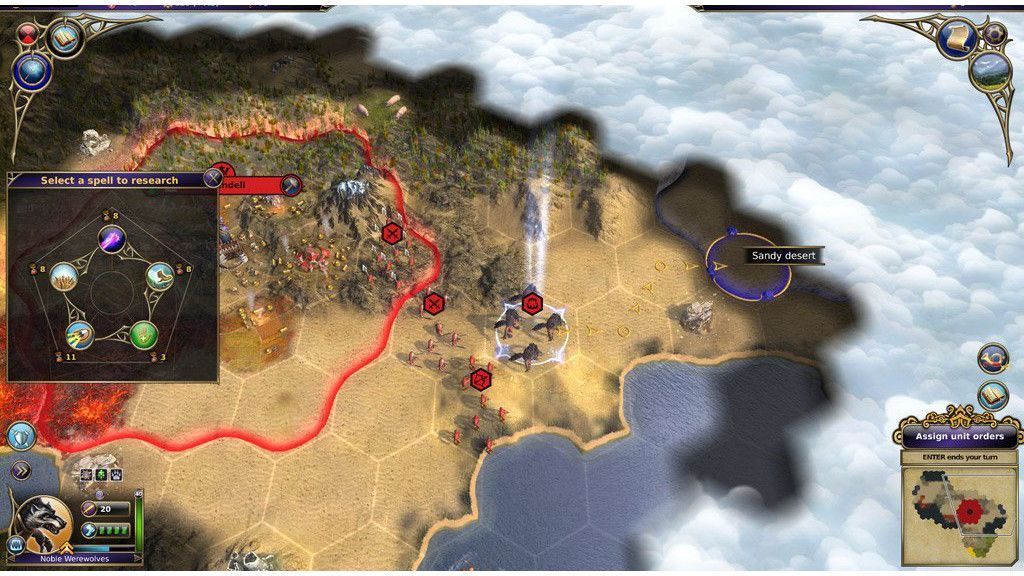1024x576 pixels.
Task: Click the small red hourglass orb
Action: tap(27, 34)
